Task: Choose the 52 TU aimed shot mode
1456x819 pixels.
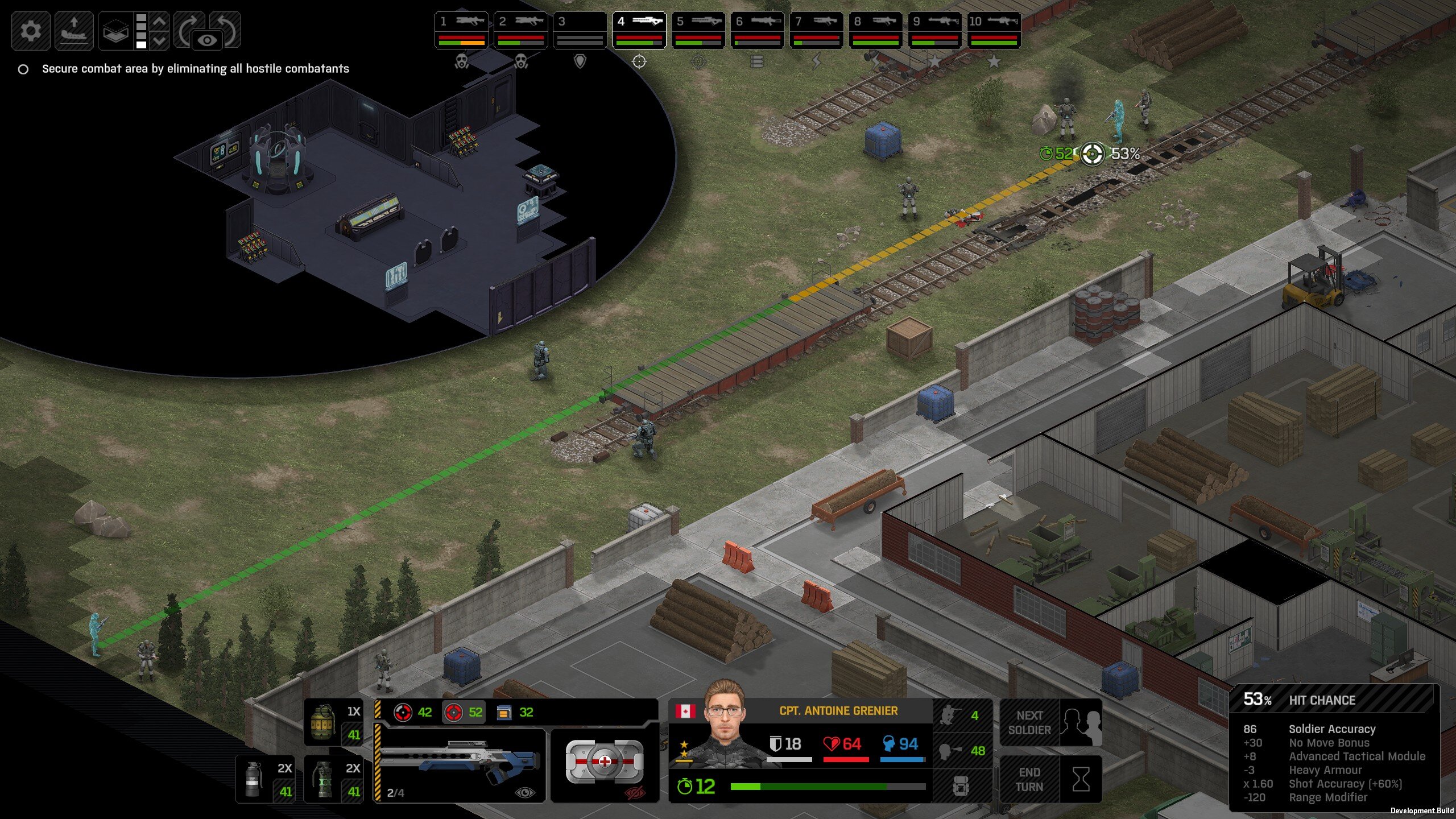Action: [x=464, y=712]
